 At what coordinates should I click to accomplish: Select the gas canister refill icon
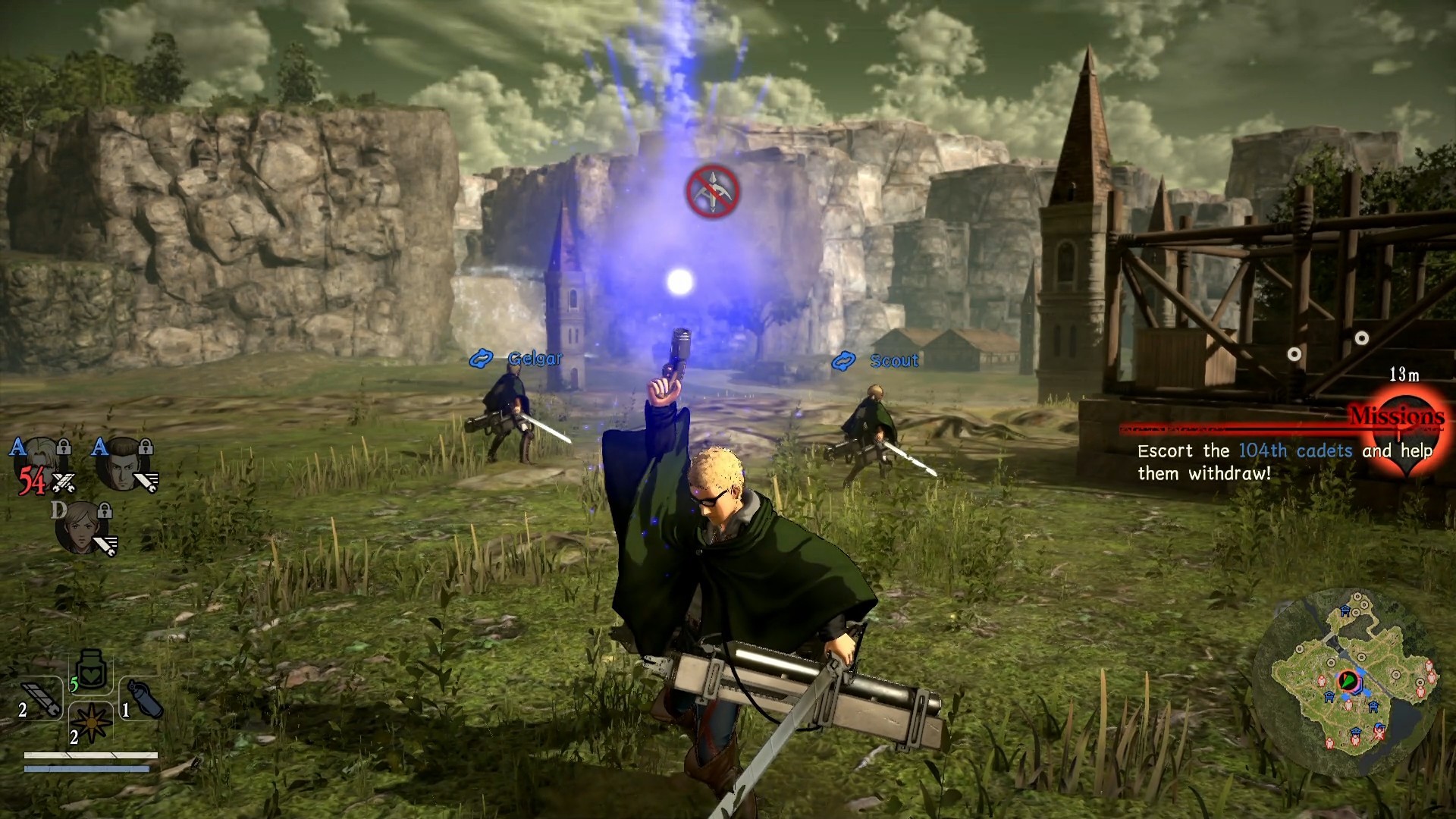pos(143,698)
